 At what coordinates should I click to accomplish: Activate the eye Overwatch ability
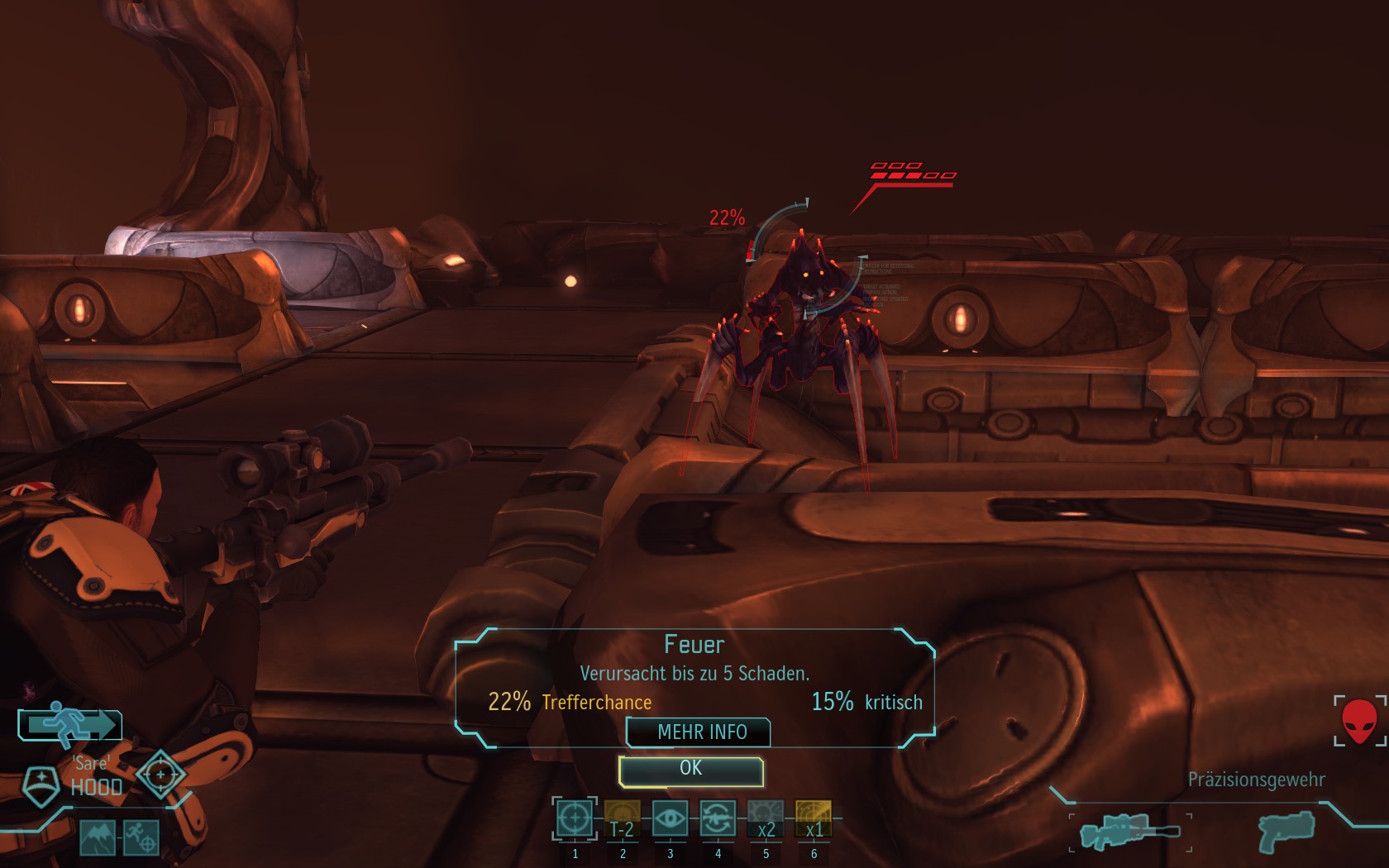pyautogui.click(x=670, y=819)
